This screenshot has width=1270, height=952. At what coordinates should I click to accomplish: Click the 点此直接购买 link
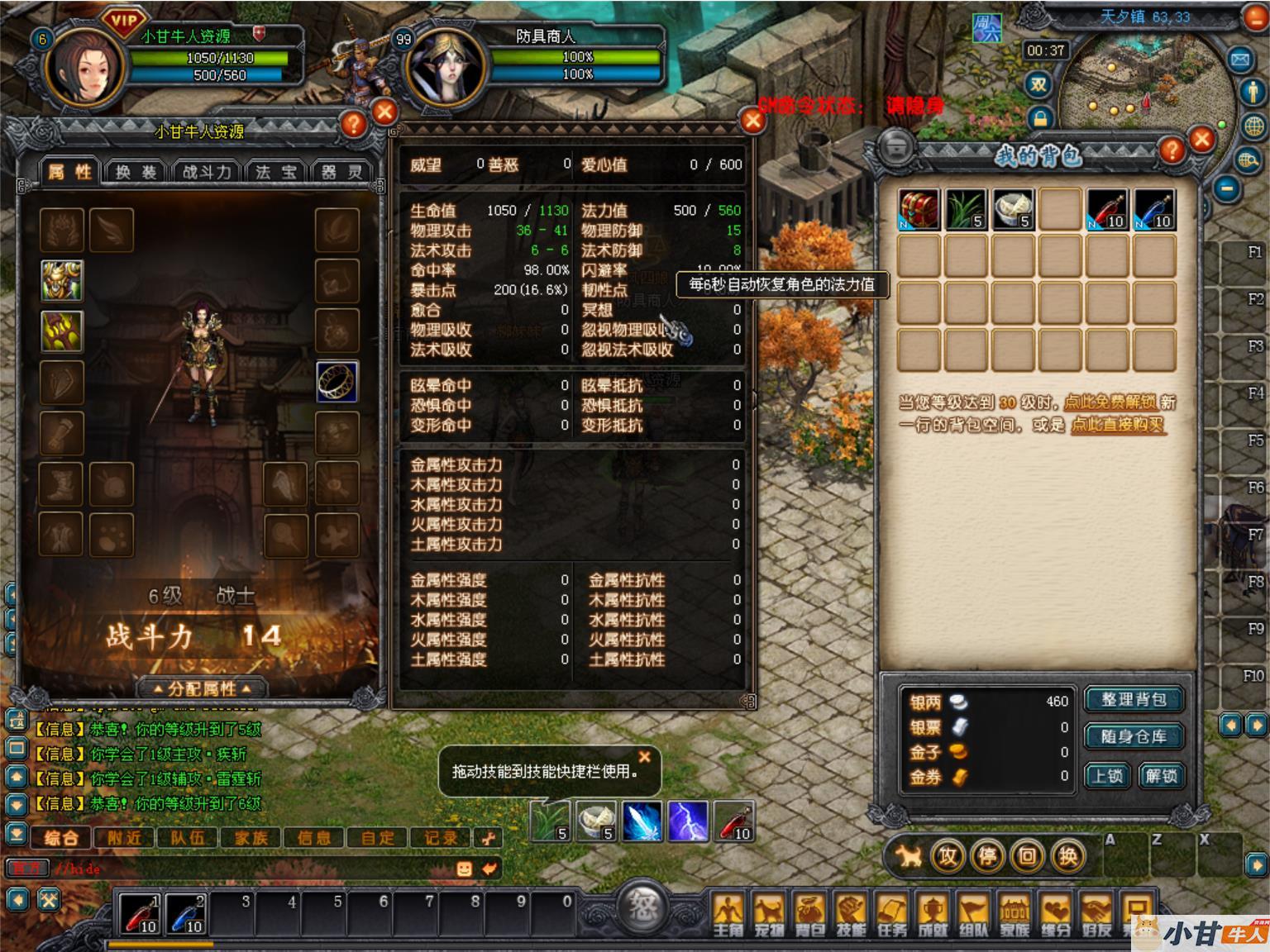tap(1118, 425)
